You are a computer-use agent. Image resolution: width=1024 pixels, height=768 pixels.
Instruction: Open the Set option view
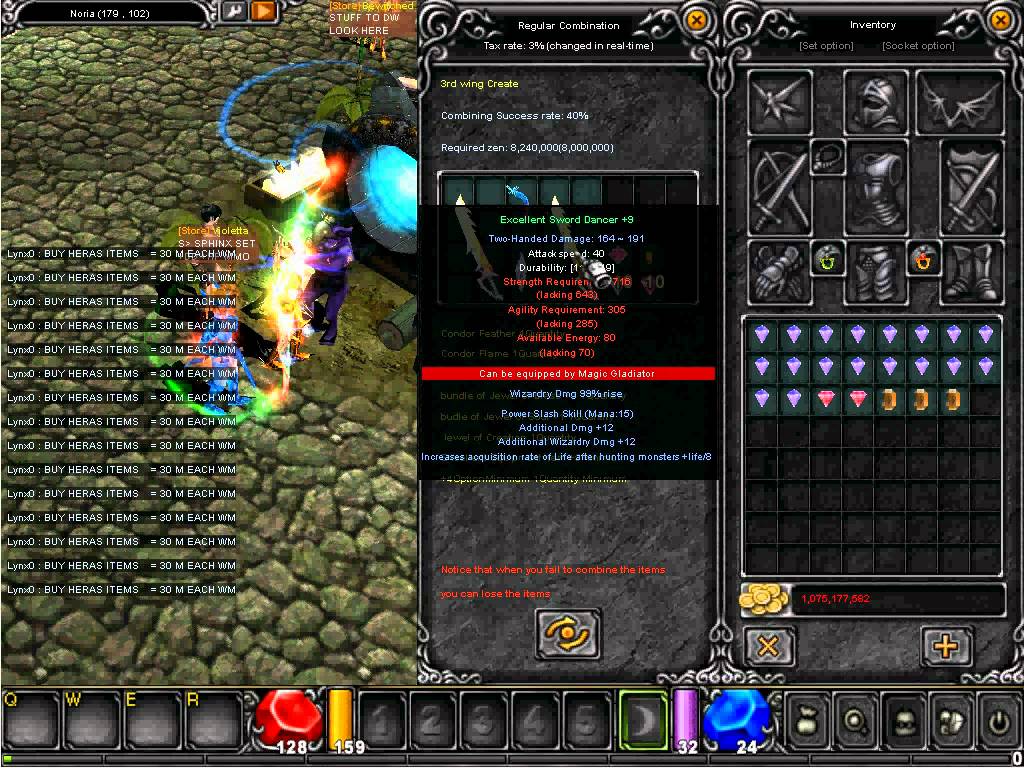point(826,46)
